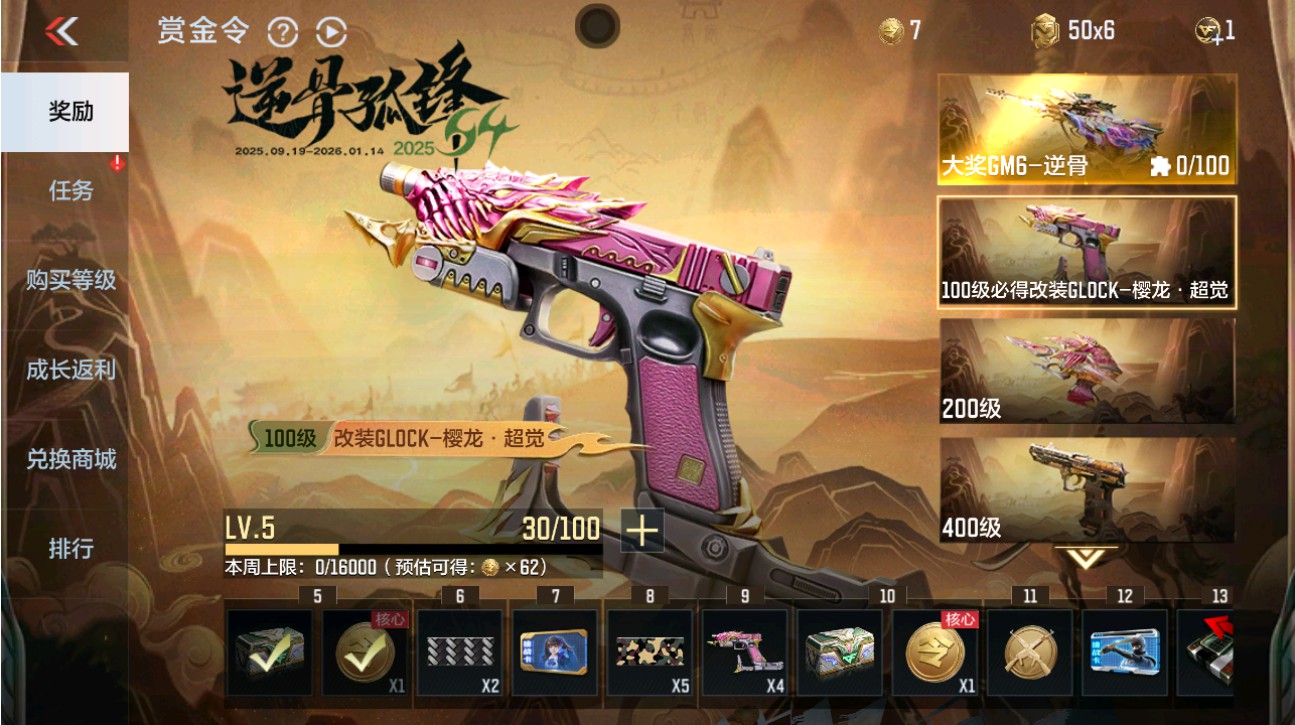Screen dimensions: 1295x725
Task: Open the question mark help icon beside 赏金令
Action: tap(284, 33)
